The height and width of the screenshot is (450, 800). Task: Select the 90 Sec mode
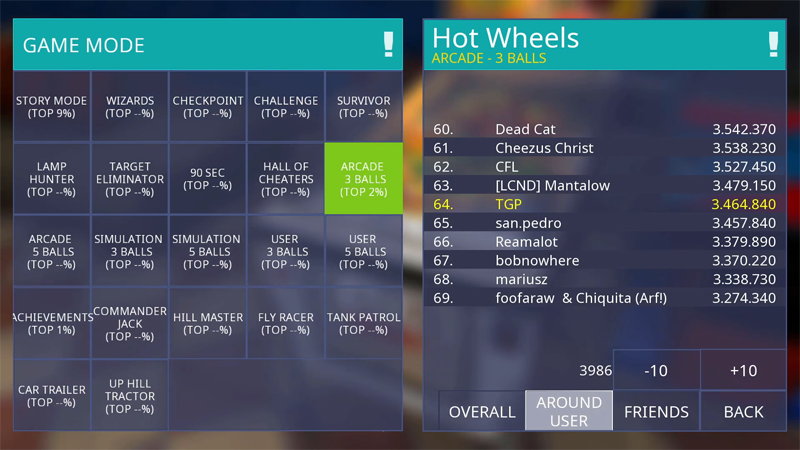pyautogui.click(x=208, y=179)
